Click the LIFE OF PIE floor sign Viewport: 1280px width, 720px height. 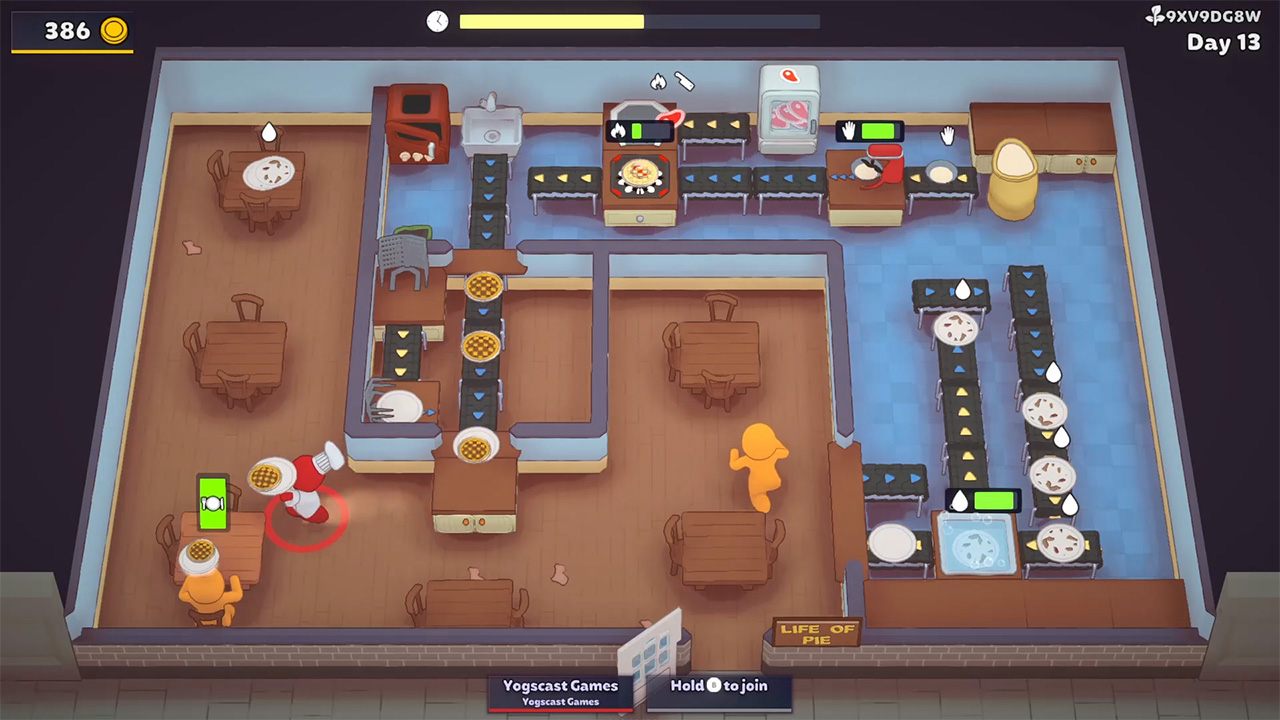coord(818,630)
